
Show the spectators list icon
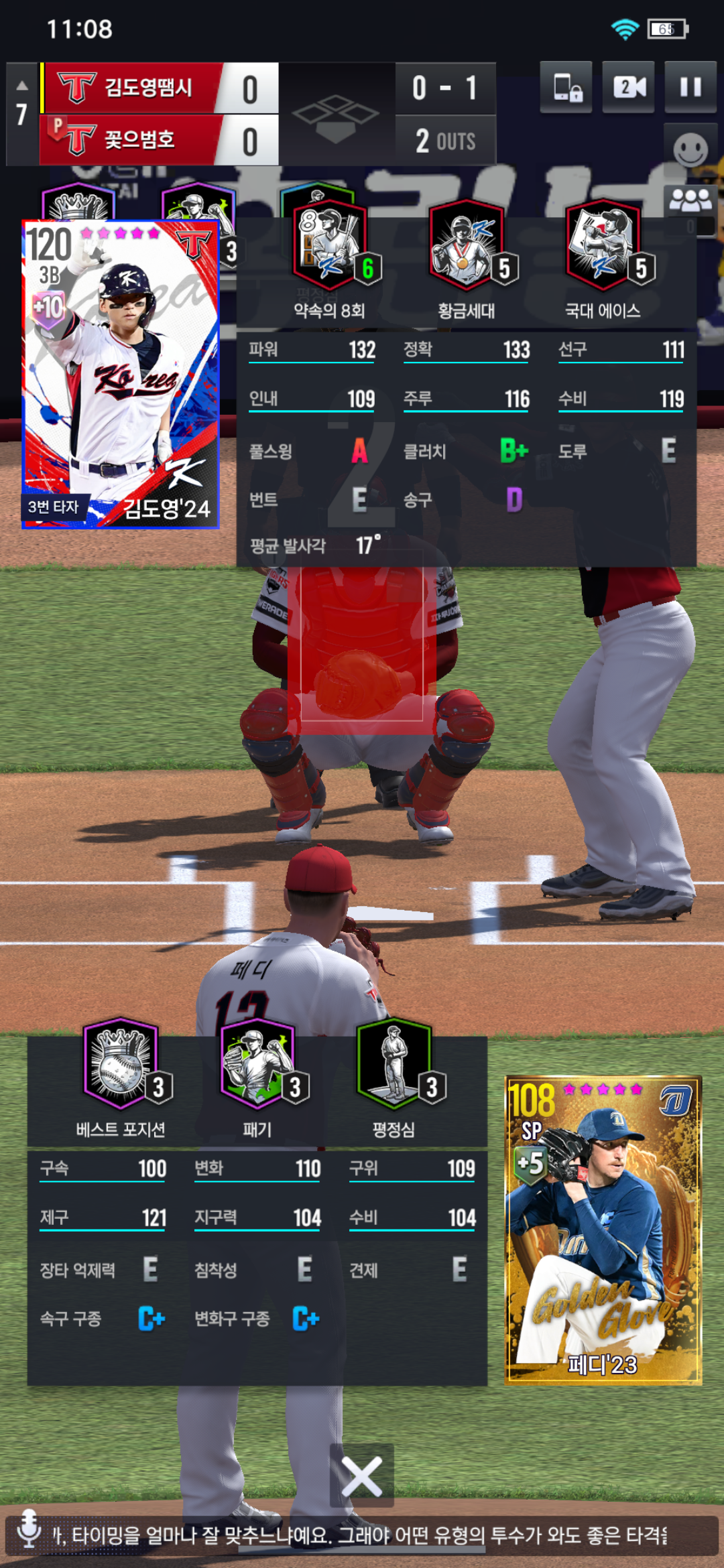[690, 200]
